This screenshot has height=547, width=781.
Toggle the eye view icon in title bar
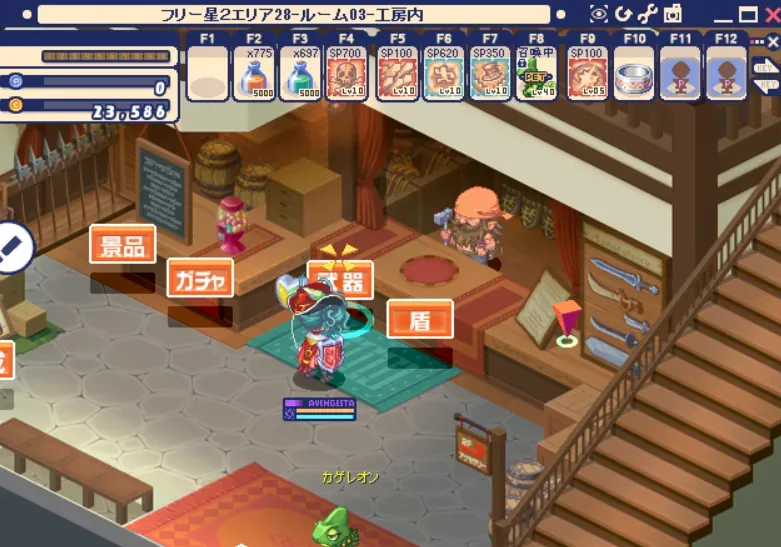click(598, 14)
